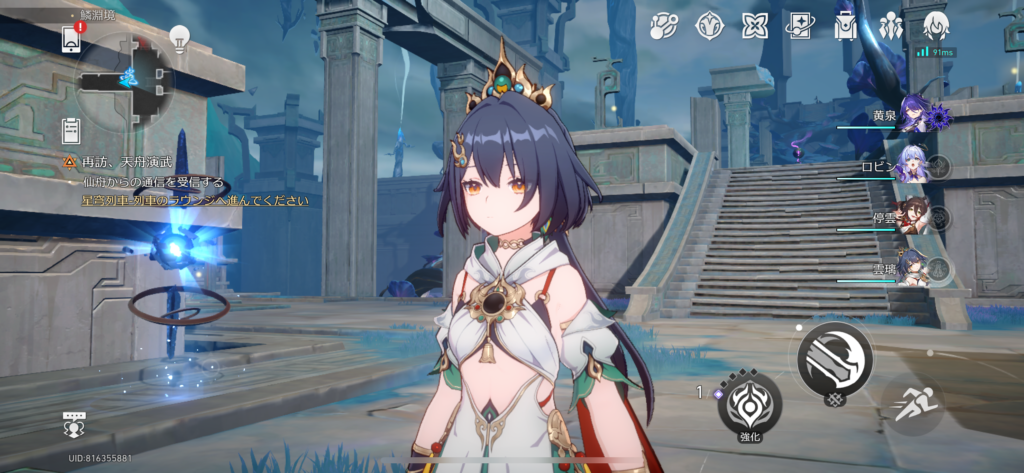Open the star card warp icon
Image resolution: width=1024 pixels, height=473 pixels.
click(800, 25)
